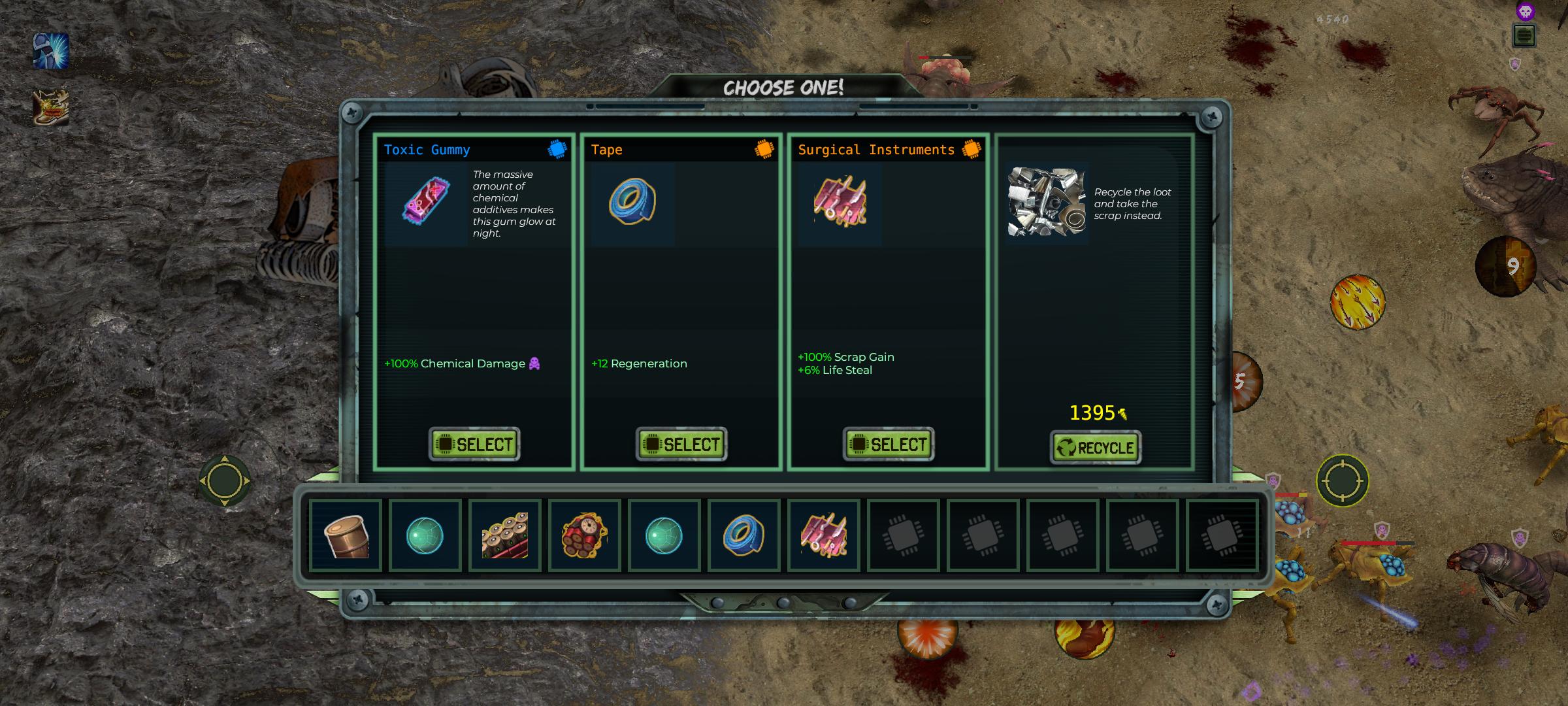This screenshot has width=1568, height=706.
Task: Recycle the loot for 1395 scrap
Action: pos(1095,448)
